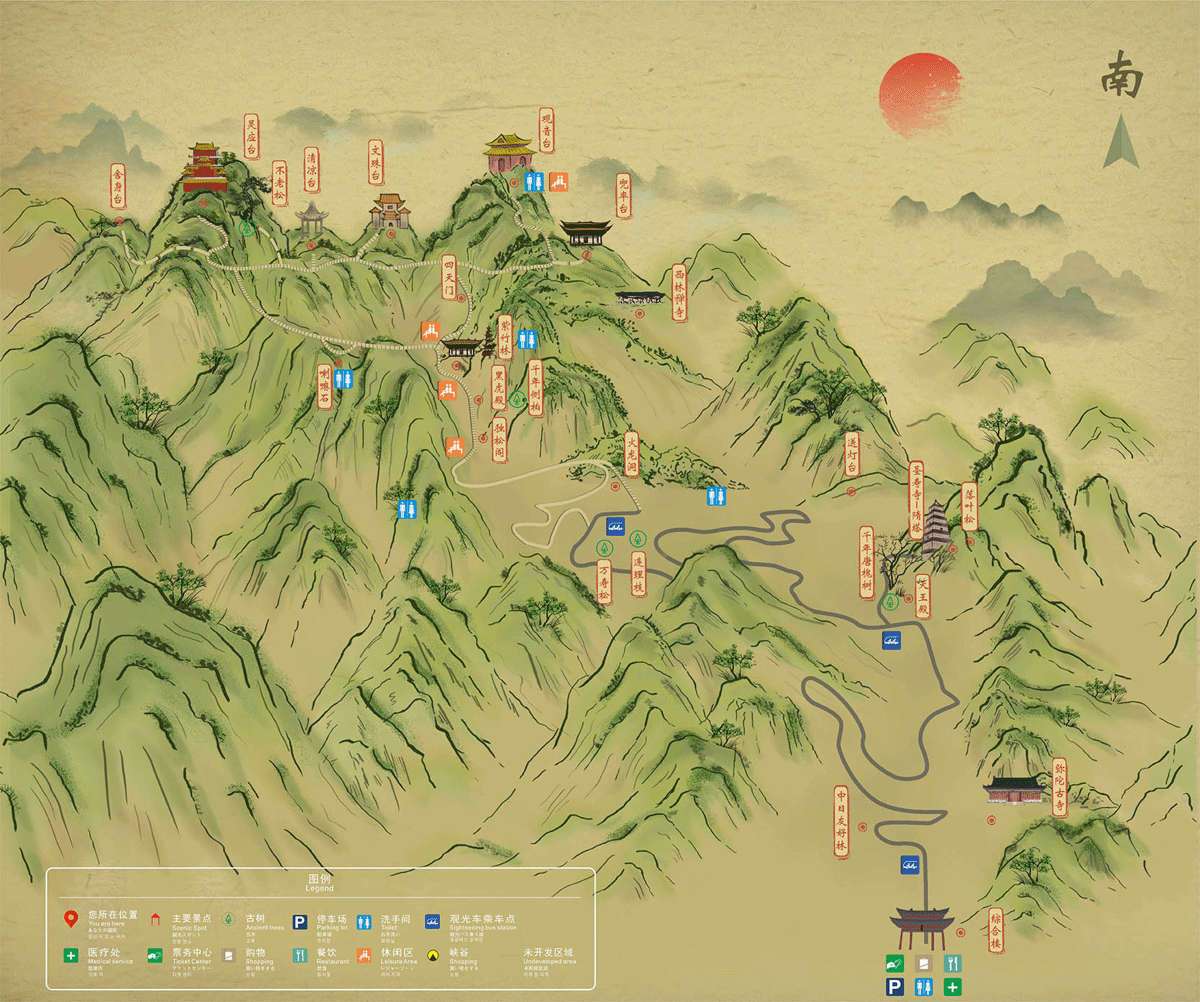Screen dimensions: 1200x1002
Task: Choose the 灵应台 map label
Action: coord(251,137)
